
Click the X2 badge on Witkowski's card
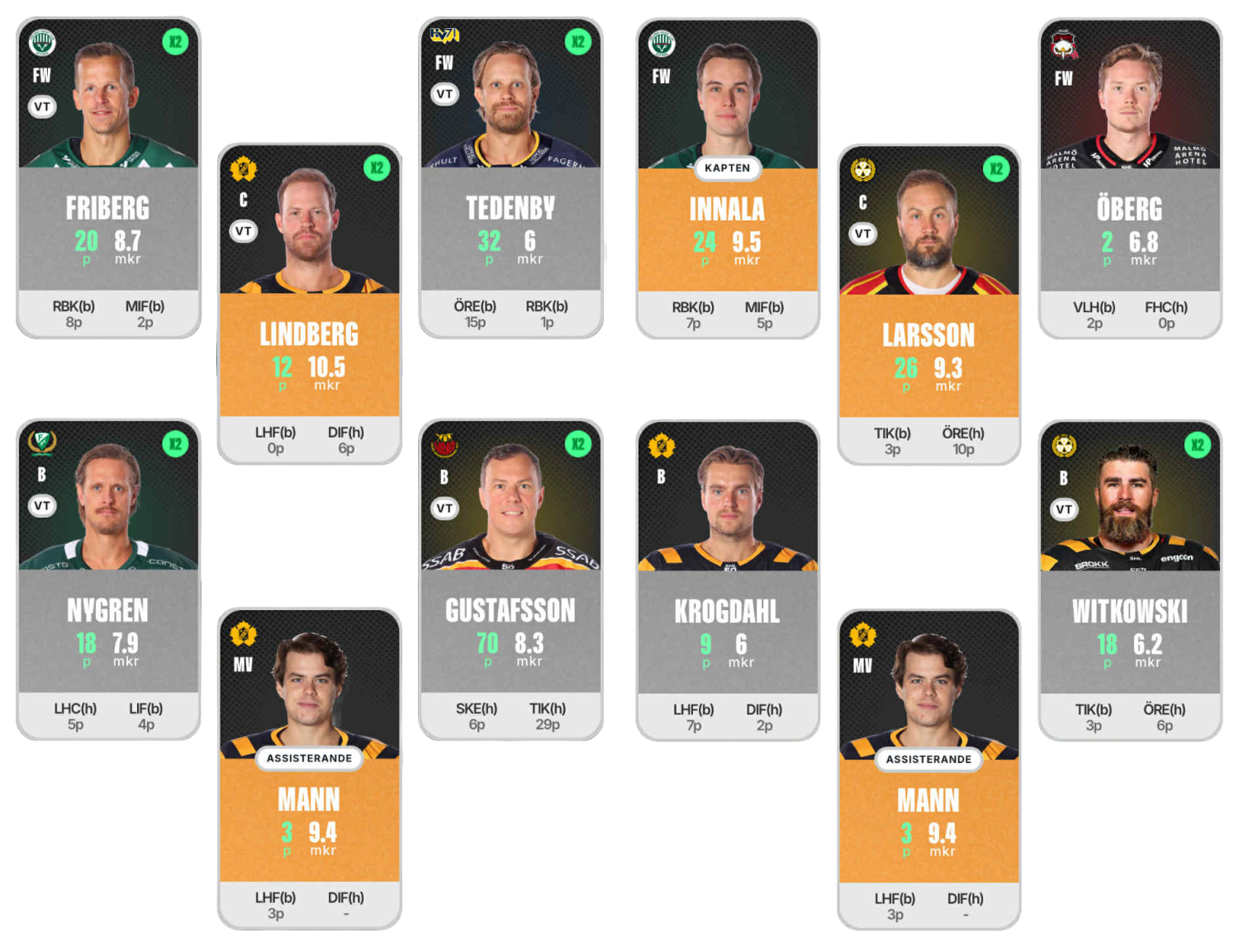(x=1197, y=445)
